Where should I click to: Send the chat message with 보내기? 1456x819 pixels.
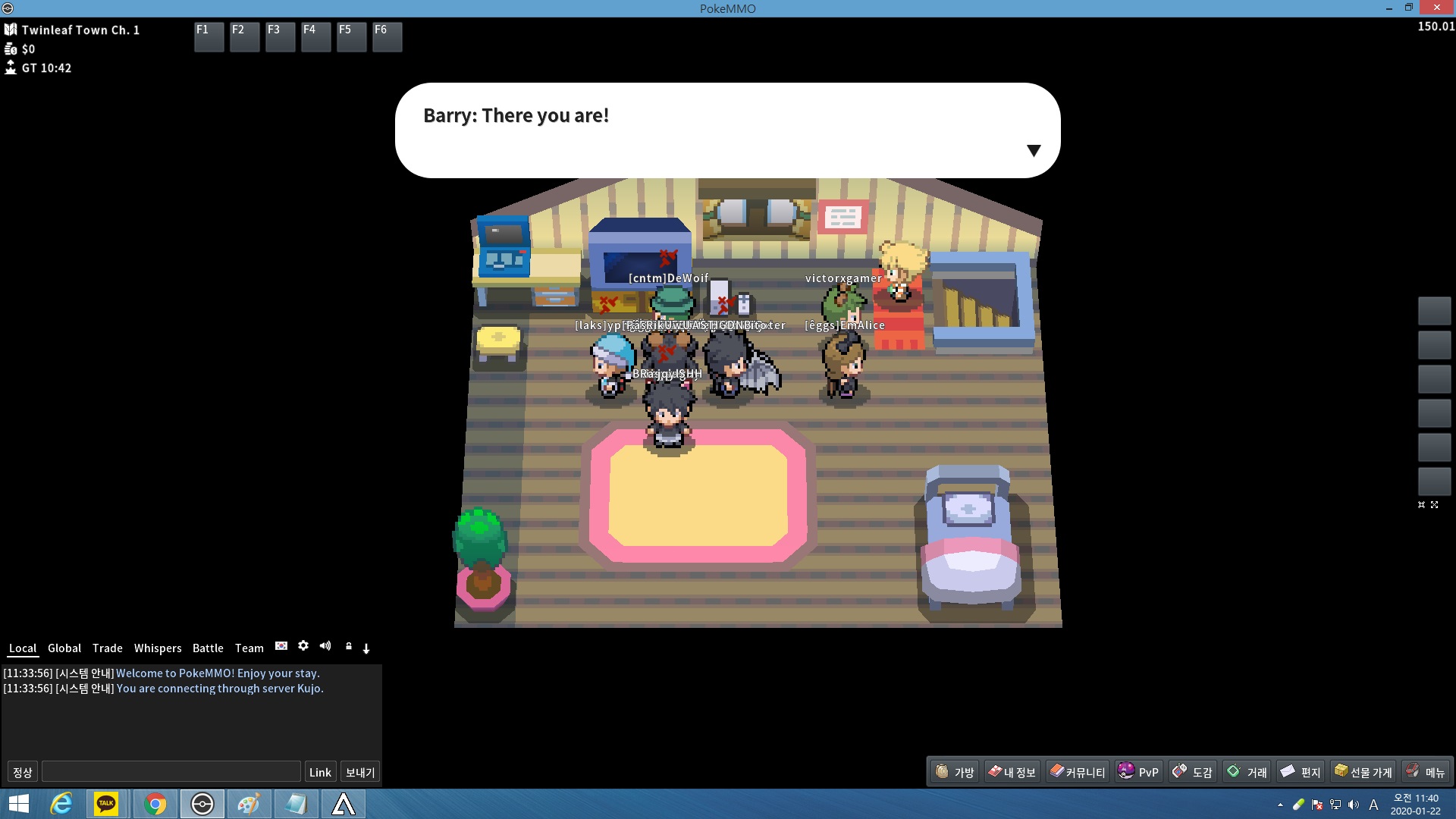[360, 772]
